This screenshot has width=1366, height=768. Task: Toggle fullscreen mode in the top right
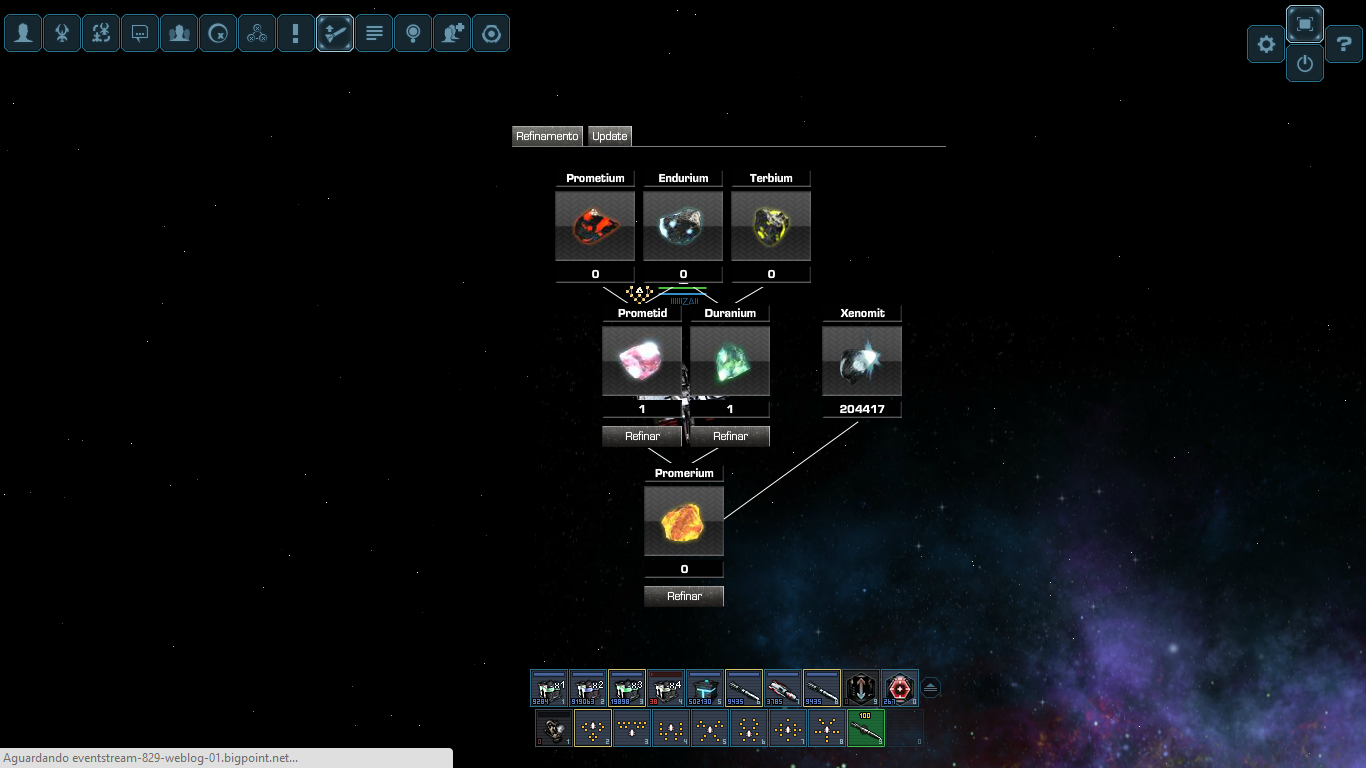click(1304, 24)
